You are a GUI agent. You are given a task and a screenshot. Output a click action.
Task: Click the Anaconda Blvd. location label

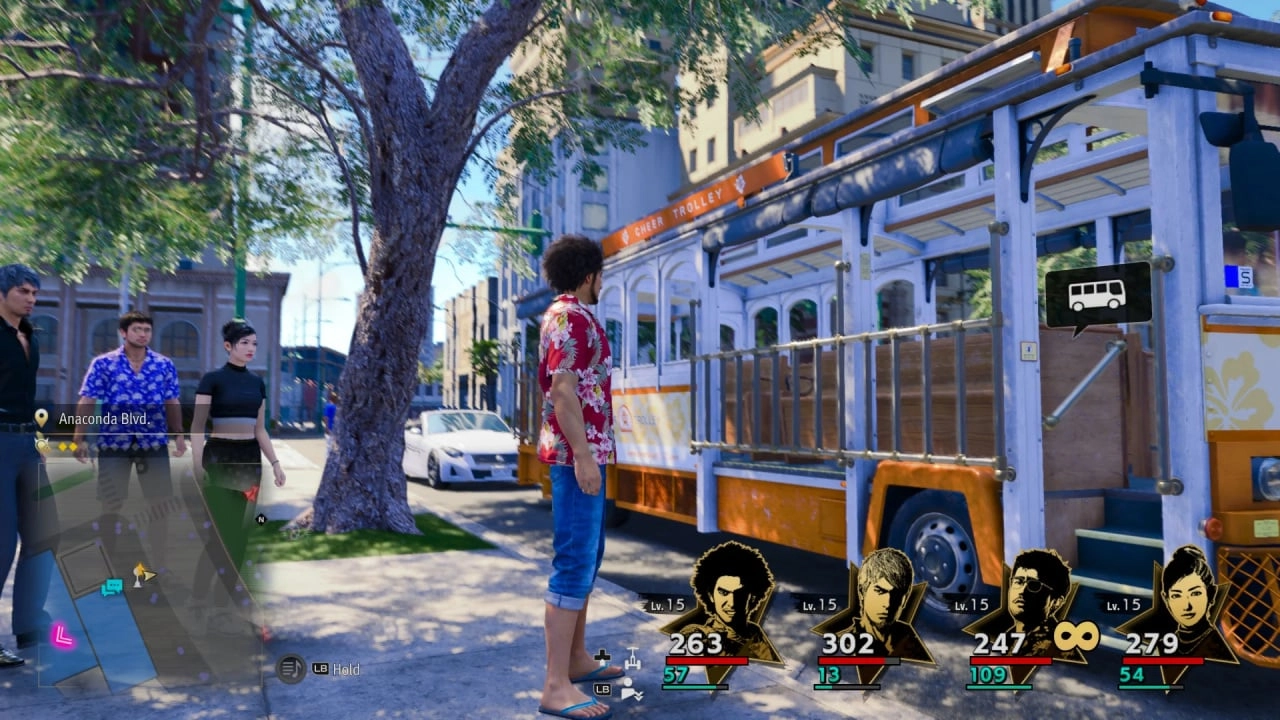click(x=102, y=419)
